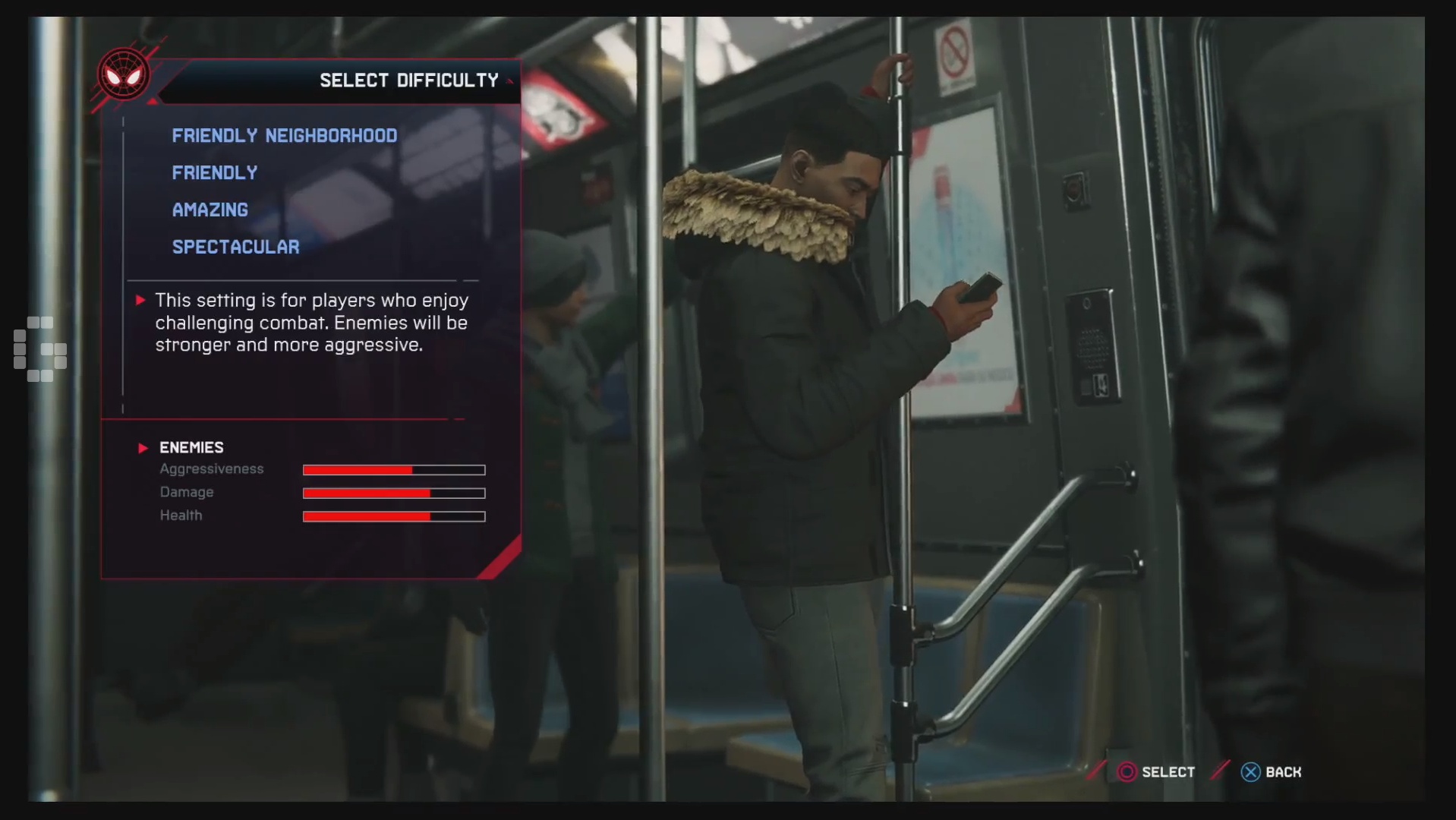Select Spectacular difficulty
1456x820 pixels.
point(235,248)
